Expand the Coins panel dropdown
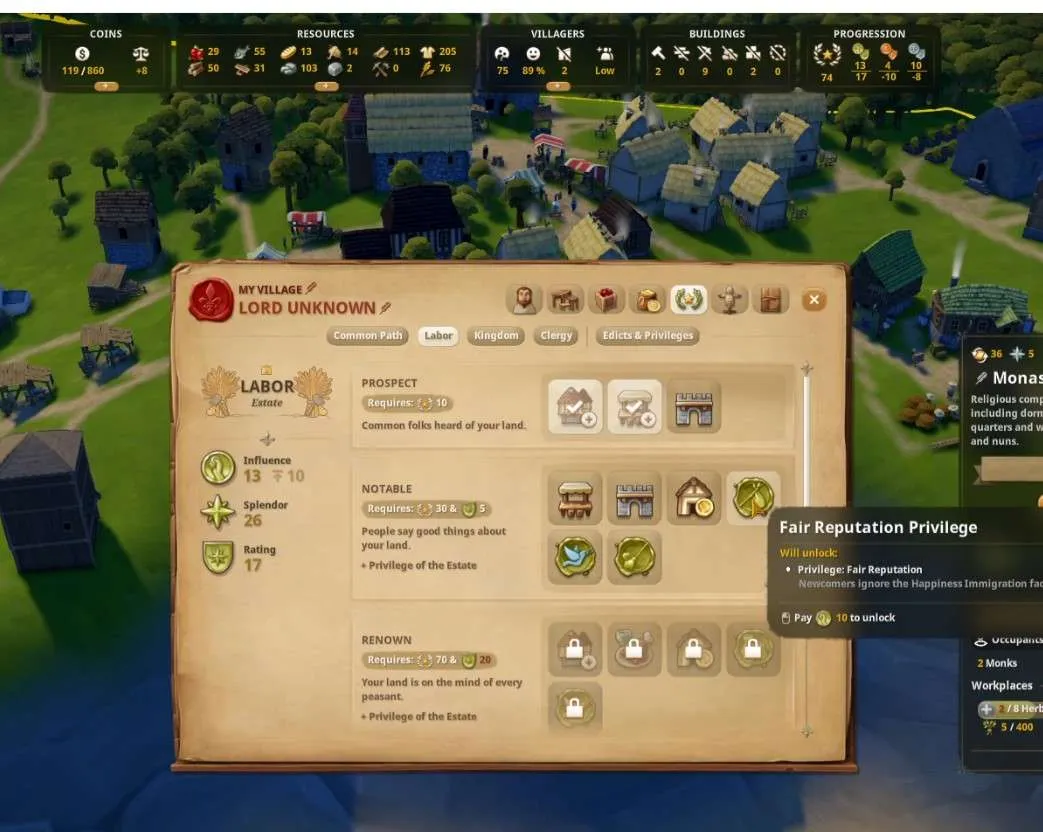Viewport: 1043px width, 832px height. (x=106, y=86)
